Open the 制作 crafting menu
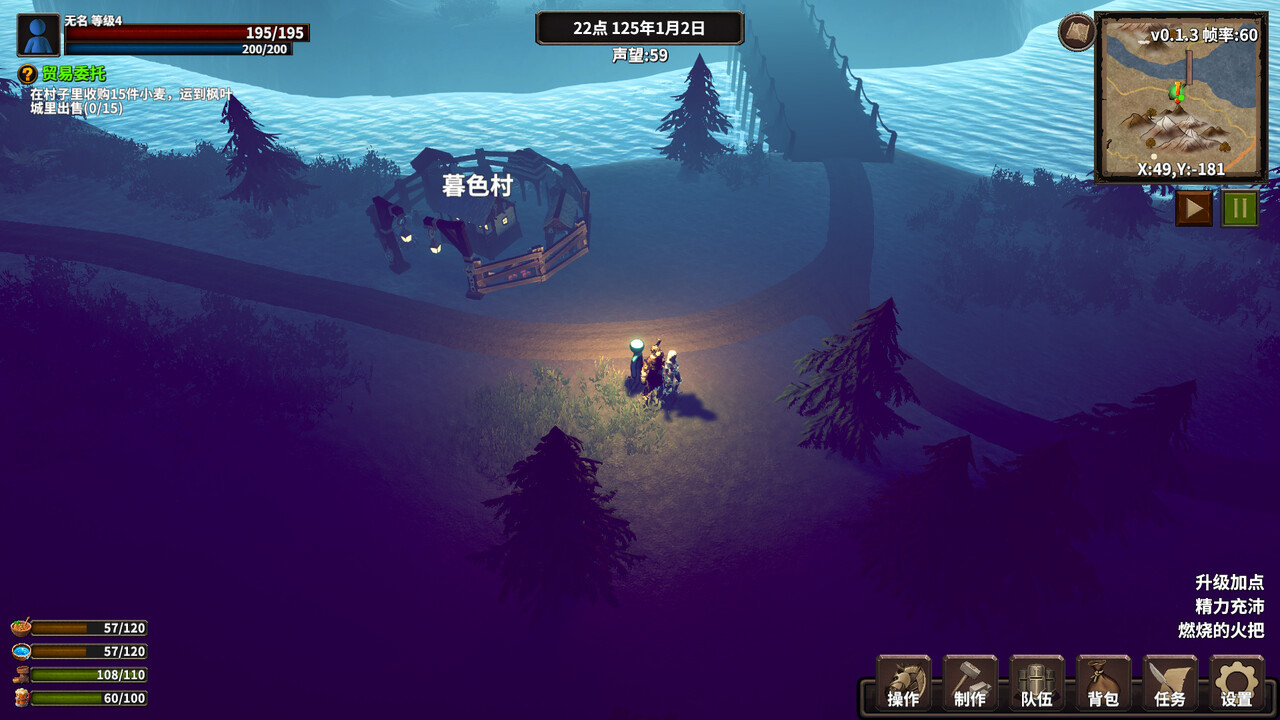This screenshot has height=720, width=1280. click(970, 684)
